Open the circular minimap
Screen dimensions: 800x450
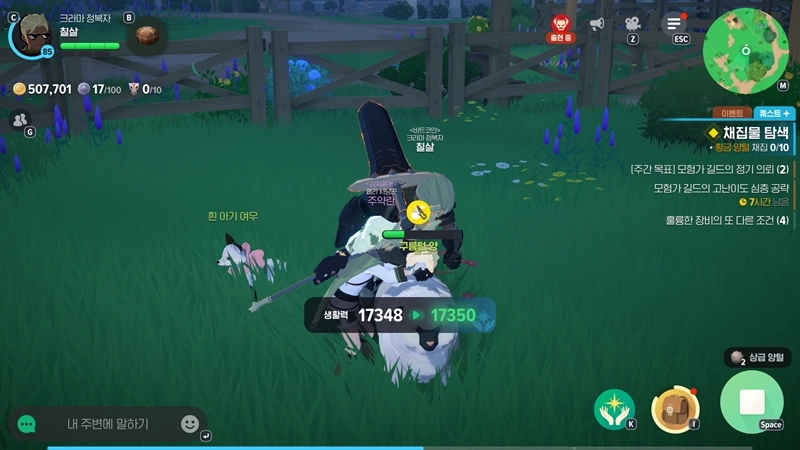click(745, 51)
